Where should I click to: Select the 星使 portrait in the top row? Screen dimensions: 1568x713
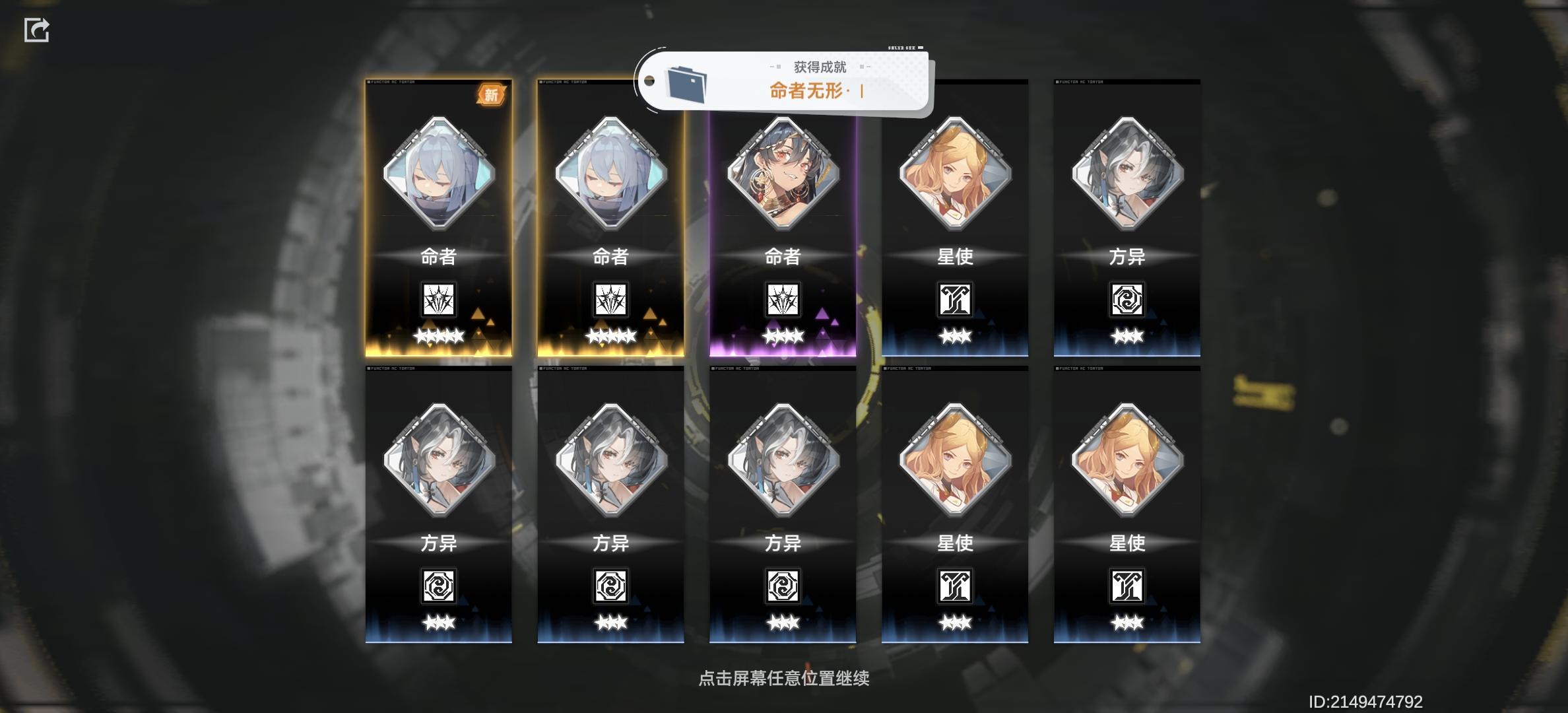point(956,177)
